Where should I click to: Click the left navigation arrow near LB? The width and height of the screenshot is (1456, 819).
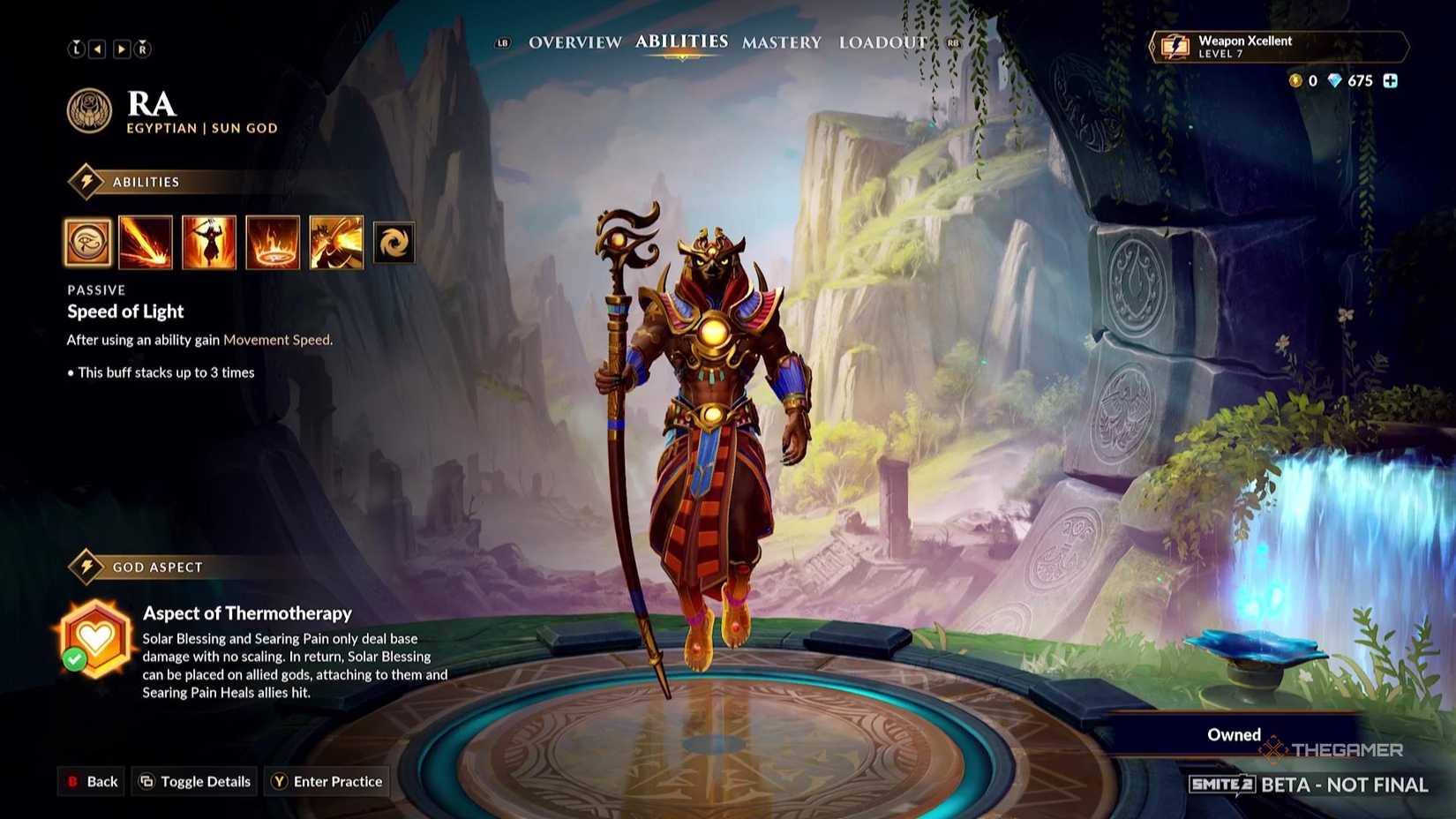coord(98,49)
